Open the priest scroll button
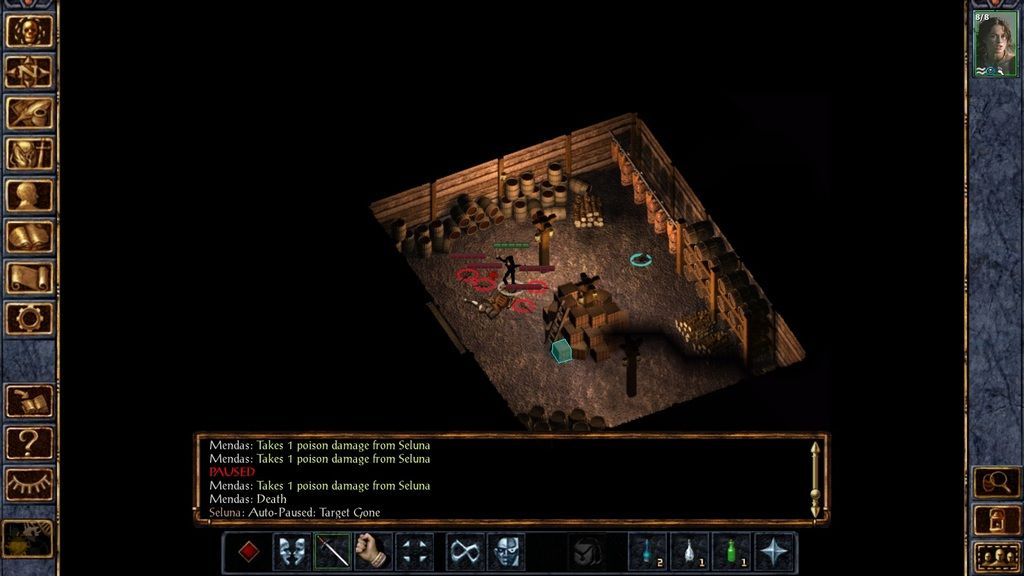 point(29,277)
